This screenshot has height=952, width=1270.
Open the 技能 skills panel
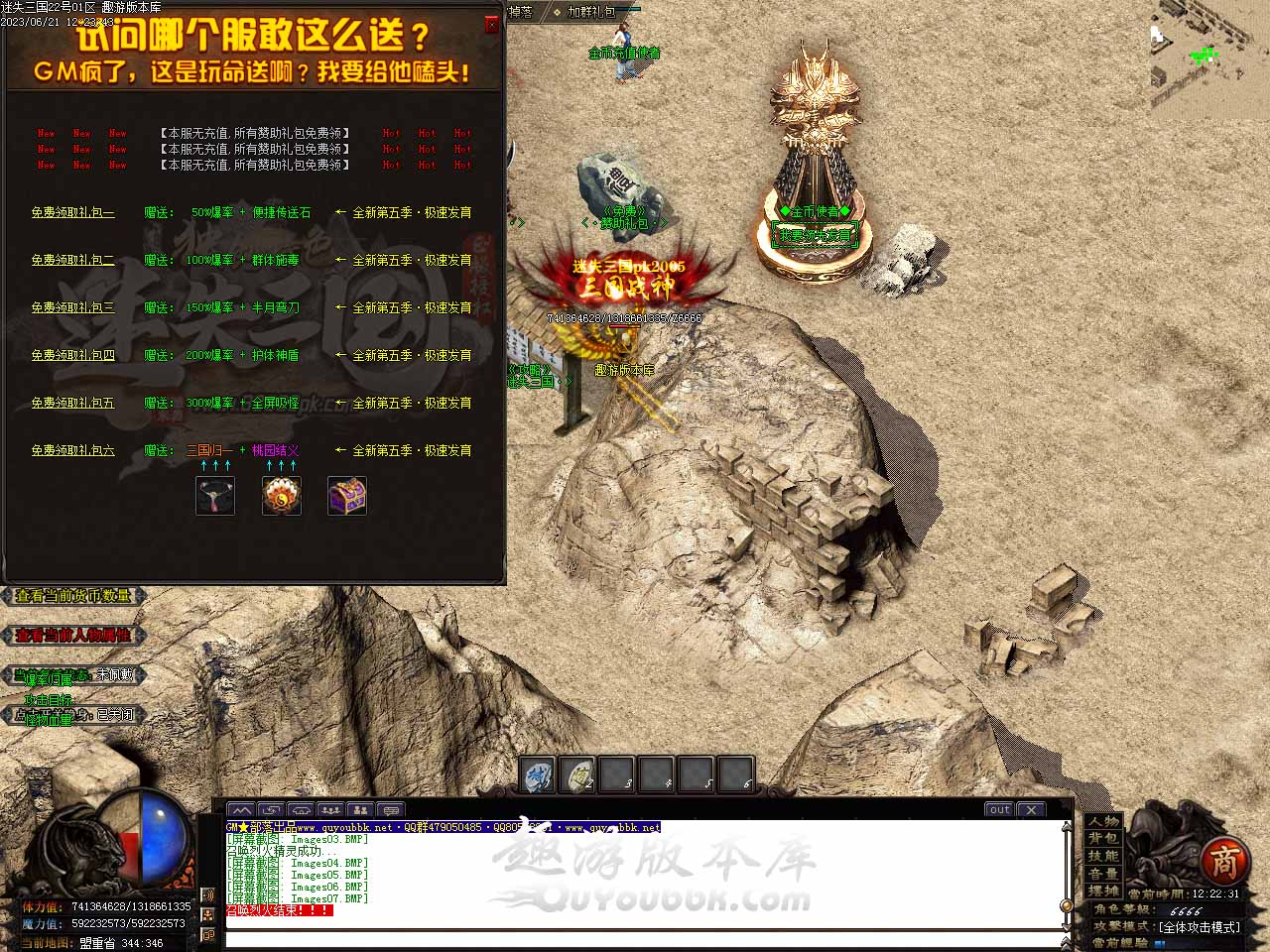point(1102,856)
